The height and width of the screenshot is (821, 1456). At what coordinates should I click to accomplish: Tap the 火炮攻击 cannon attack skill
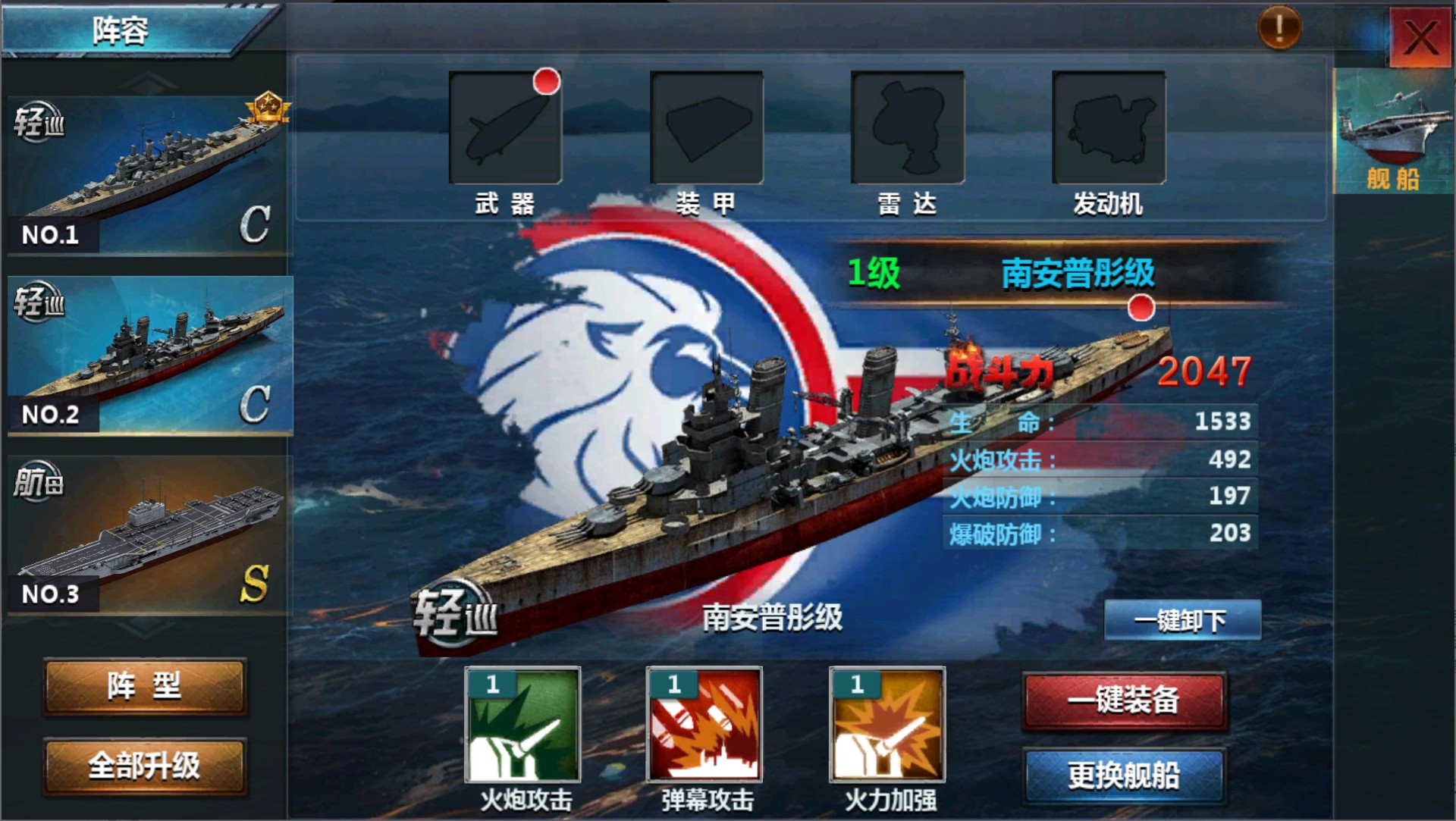tap(522, 725)
